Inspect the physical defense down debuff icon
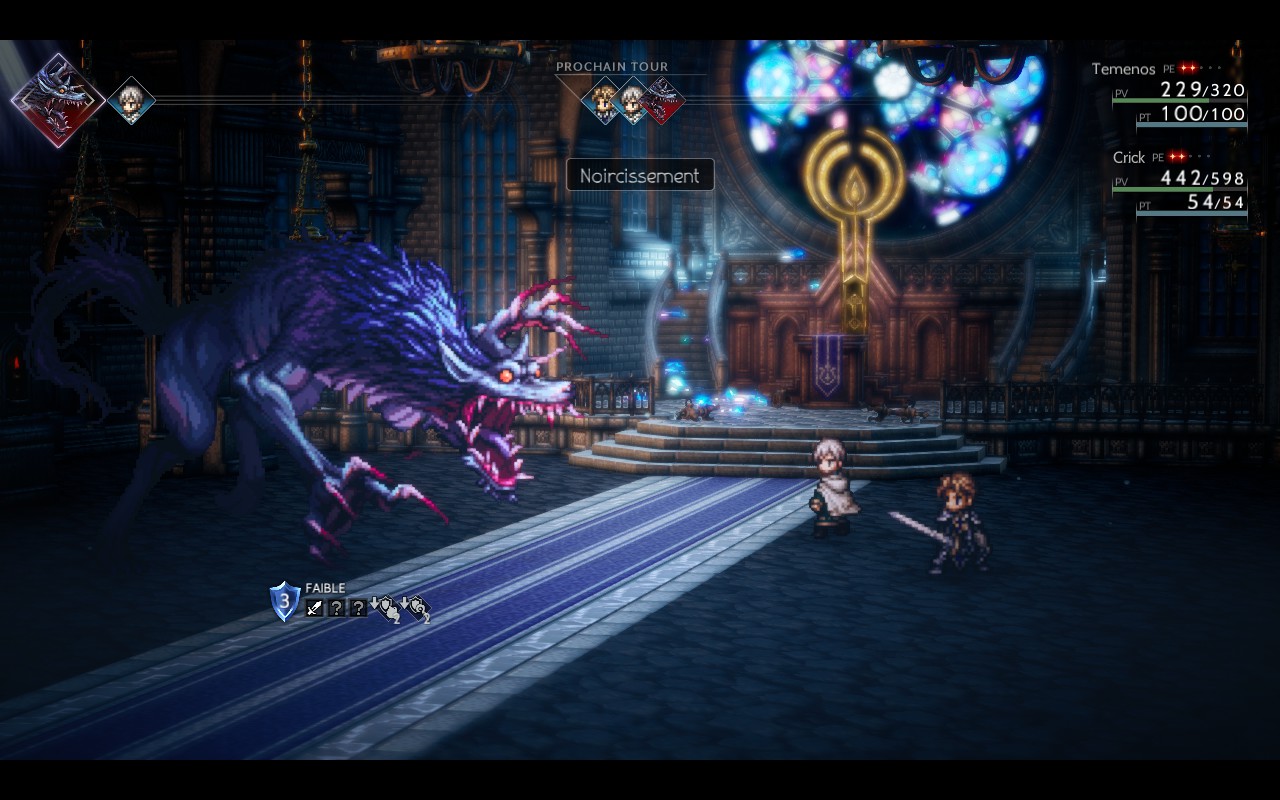Image resolution: width=1280 pixels, height=800 pixels. click(x=385, y=608)
